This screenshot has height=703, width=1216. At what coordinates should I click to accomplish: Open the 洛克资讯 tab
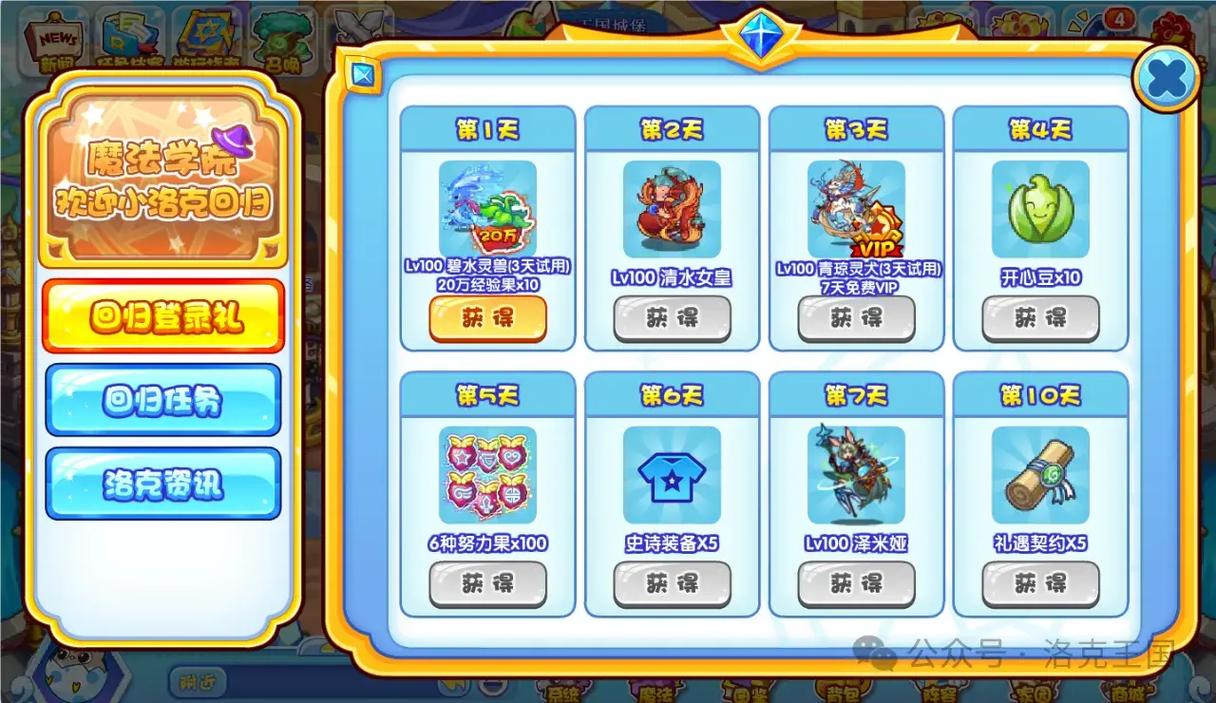163,485
